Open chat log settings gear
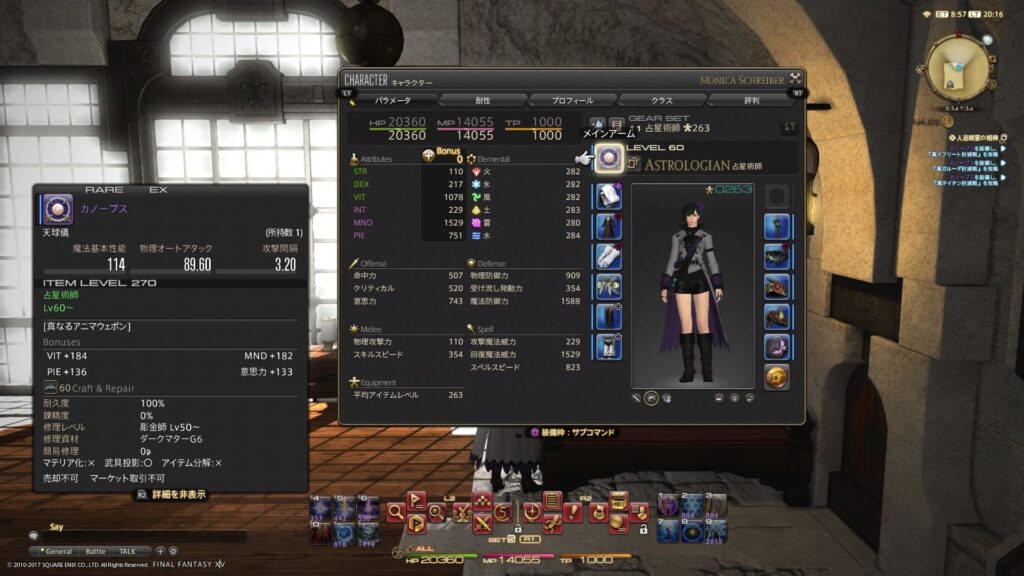This screenshot has width=1024, height=576. coord(173,551)
